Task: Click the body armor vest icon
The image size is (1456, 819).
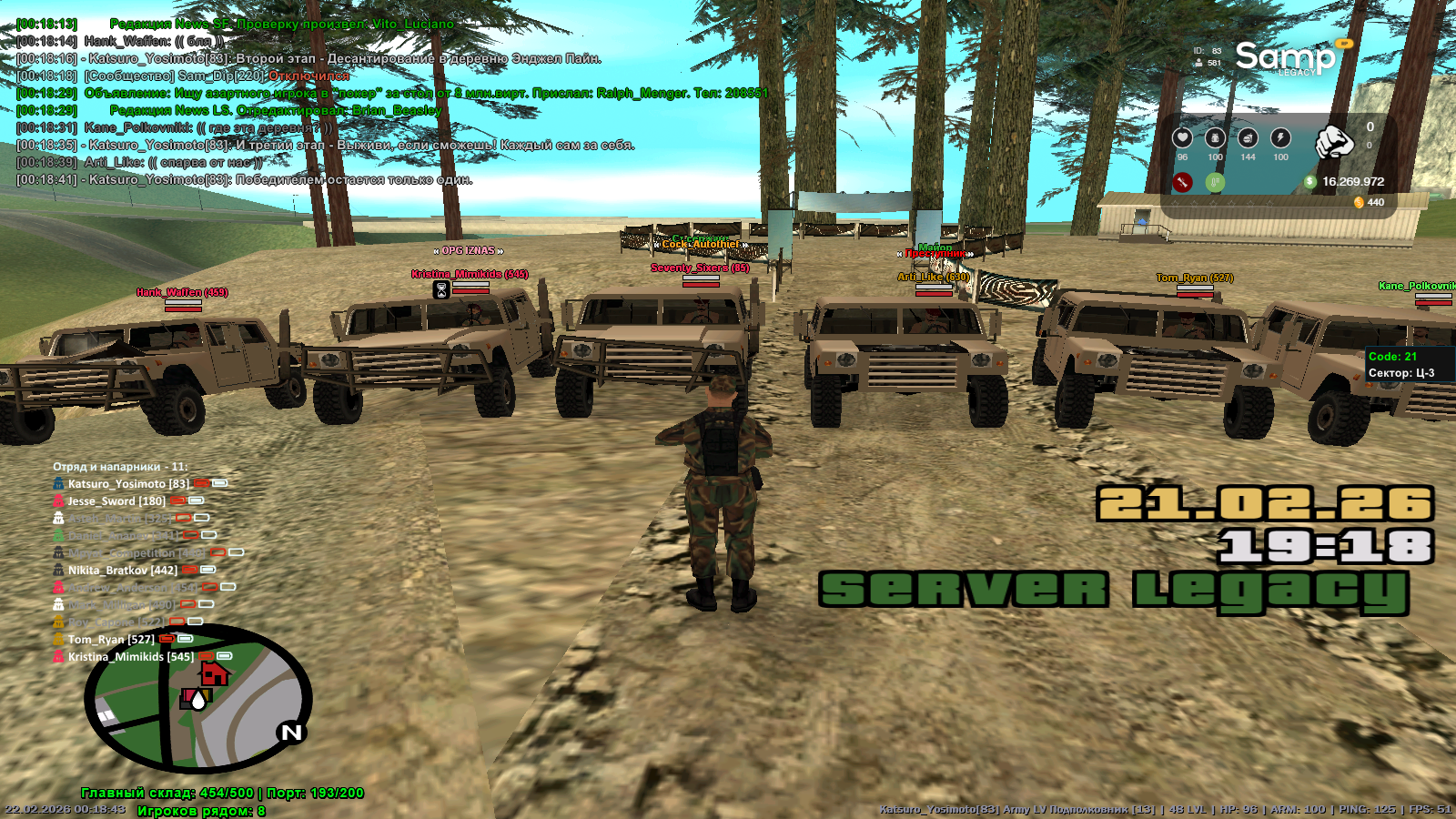Action: (x=1215, y=137)
